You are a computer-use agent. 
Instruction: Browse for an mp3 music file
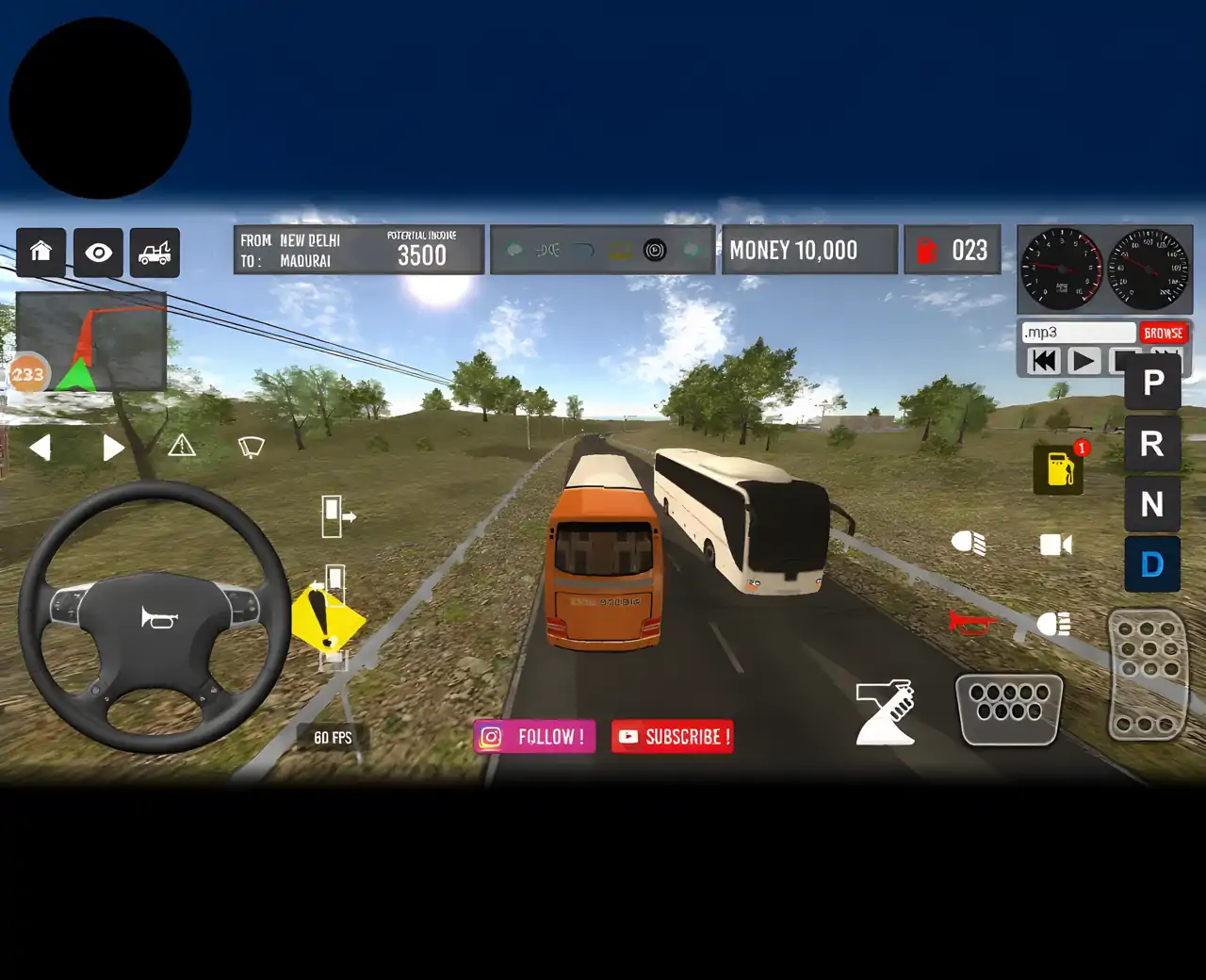1163,334
